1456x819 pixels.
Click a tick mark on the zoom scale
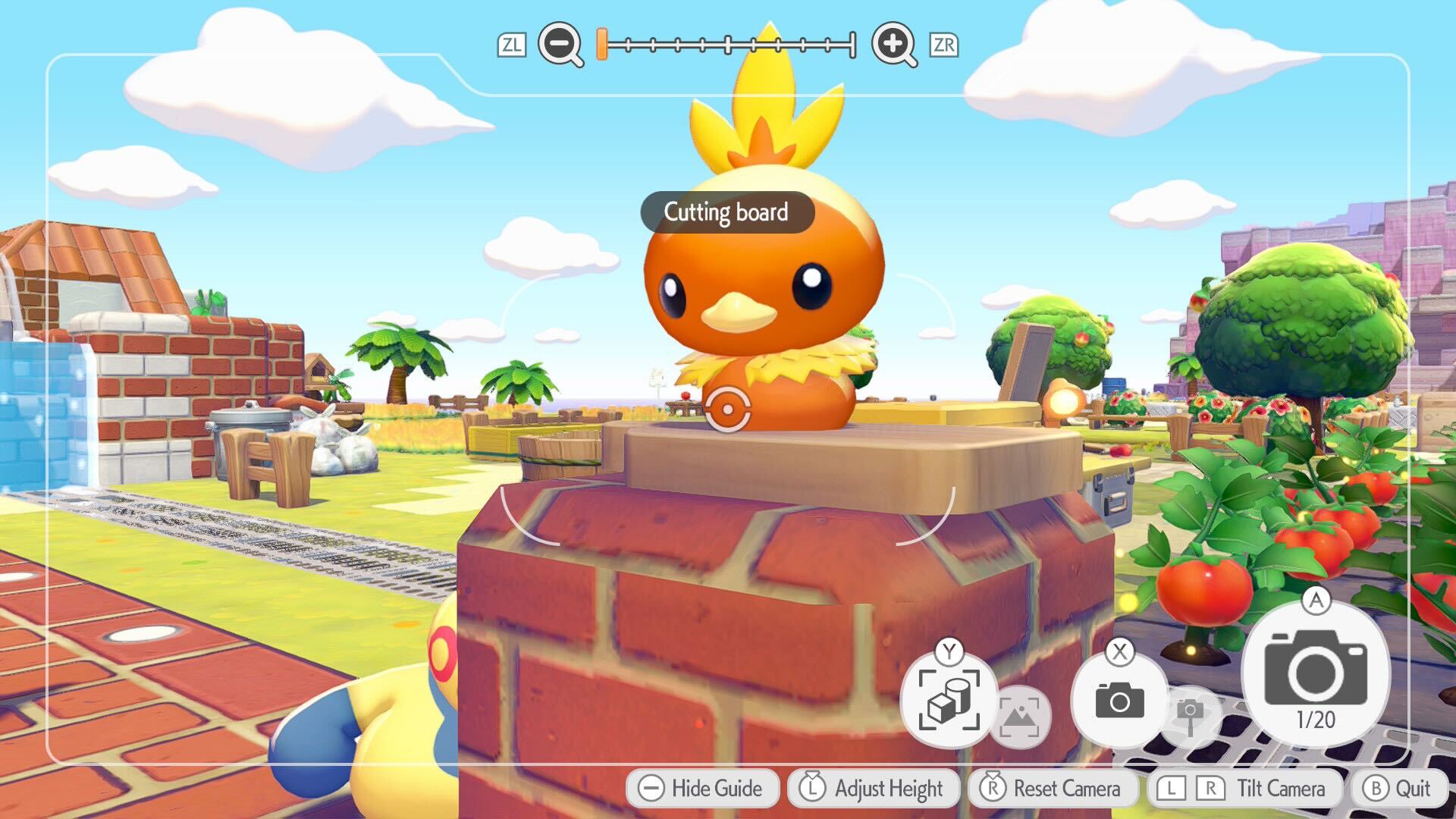pyautogui.click(x=728, y=45)
